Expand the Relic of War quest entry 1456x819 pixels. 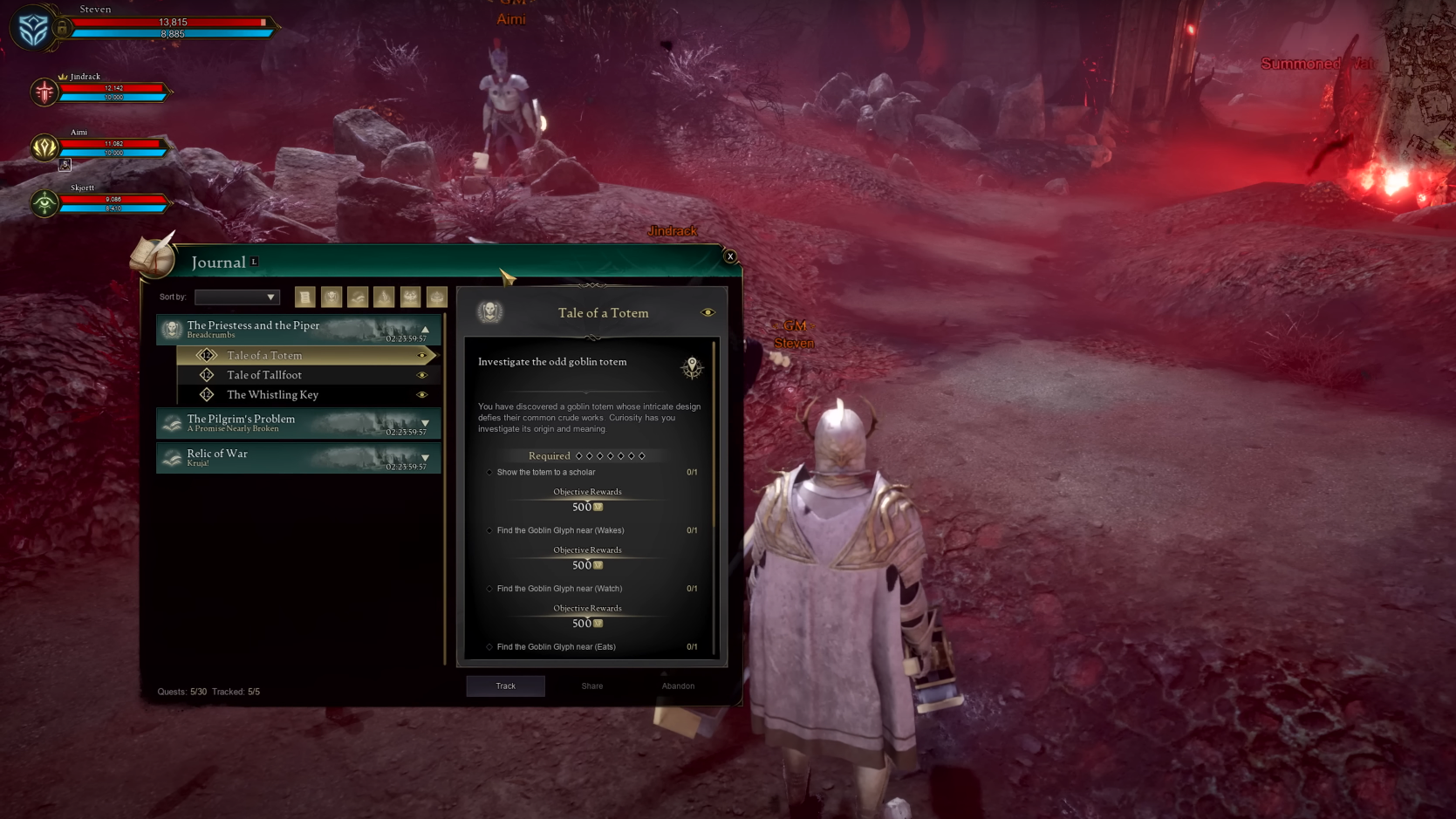425,456
